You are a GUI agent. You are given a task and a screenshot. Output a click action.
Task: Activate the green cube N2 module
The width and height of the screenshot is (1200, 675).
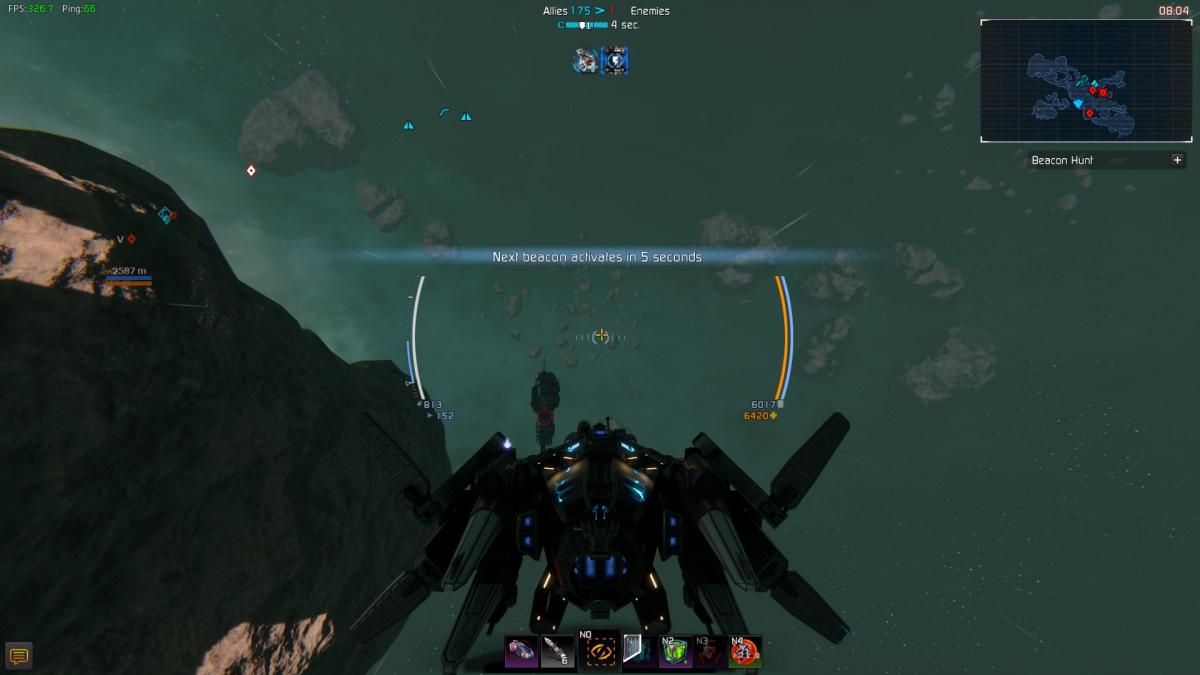tap(674, 652)
